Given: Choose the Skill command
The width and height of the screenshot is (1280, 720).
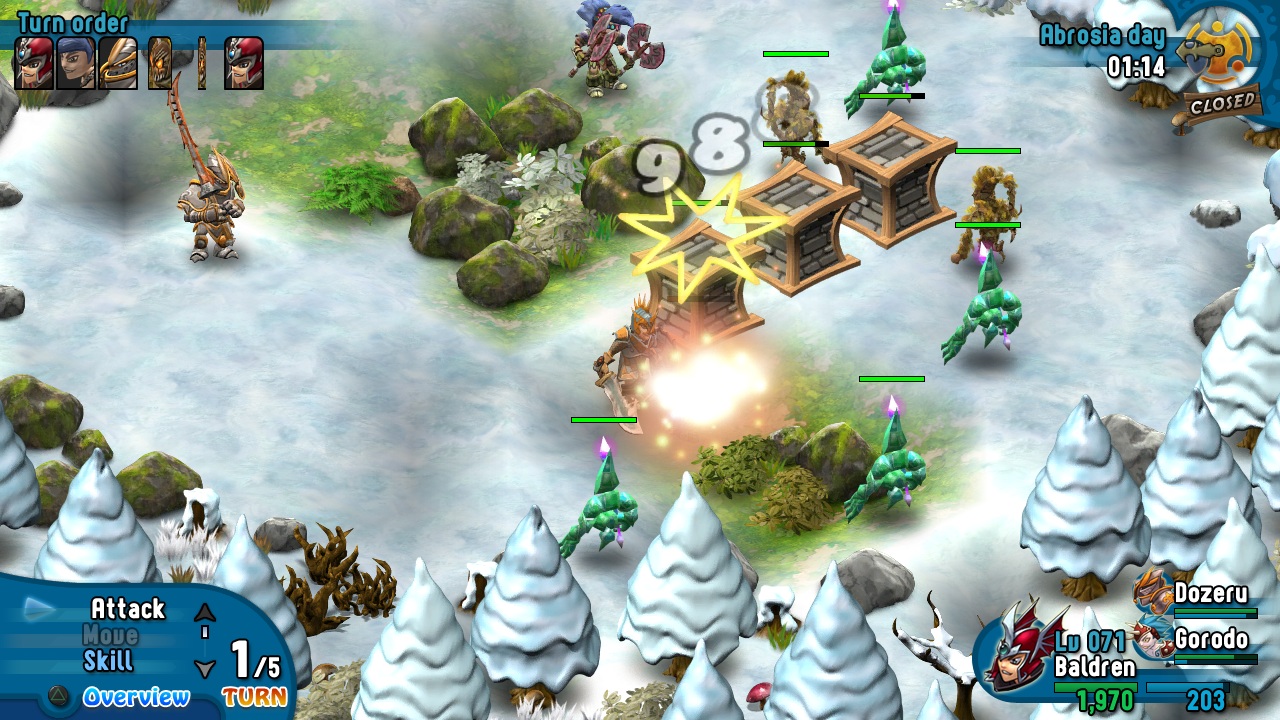Looking at the screenshot, I should 108,661.
